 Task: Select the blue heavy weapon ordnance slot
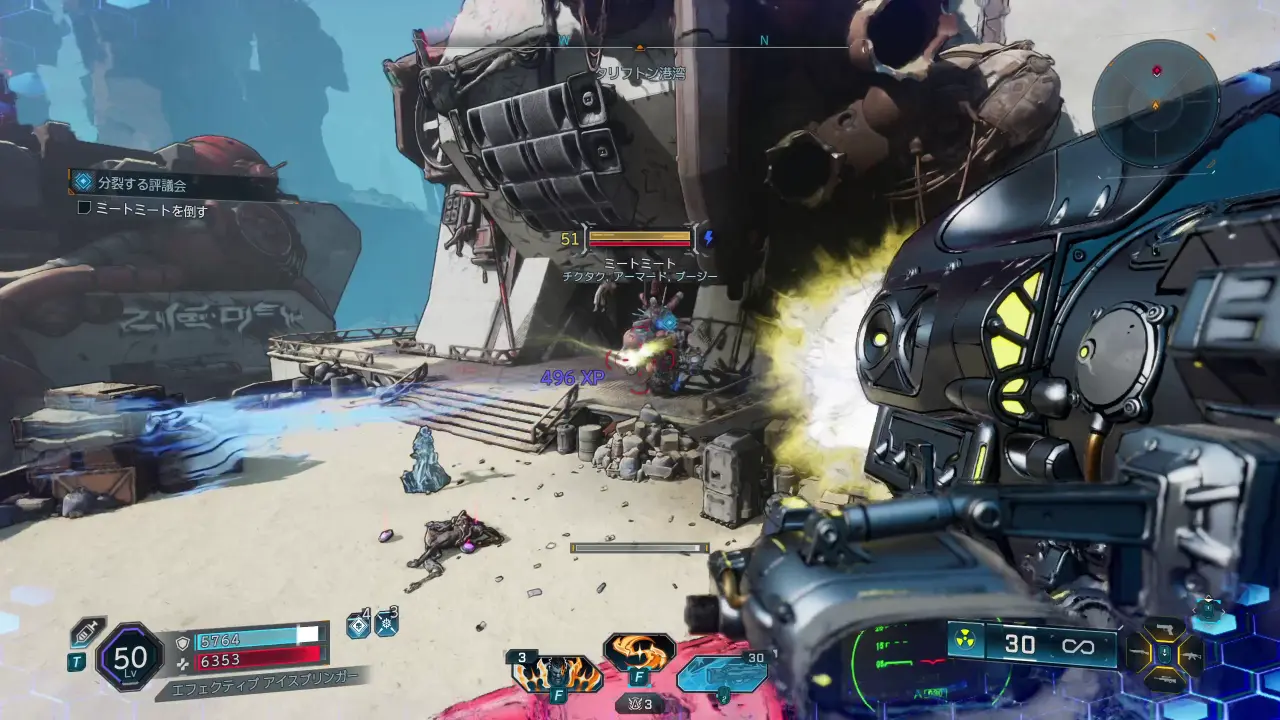pyautogui.click(x=722, y=673)
